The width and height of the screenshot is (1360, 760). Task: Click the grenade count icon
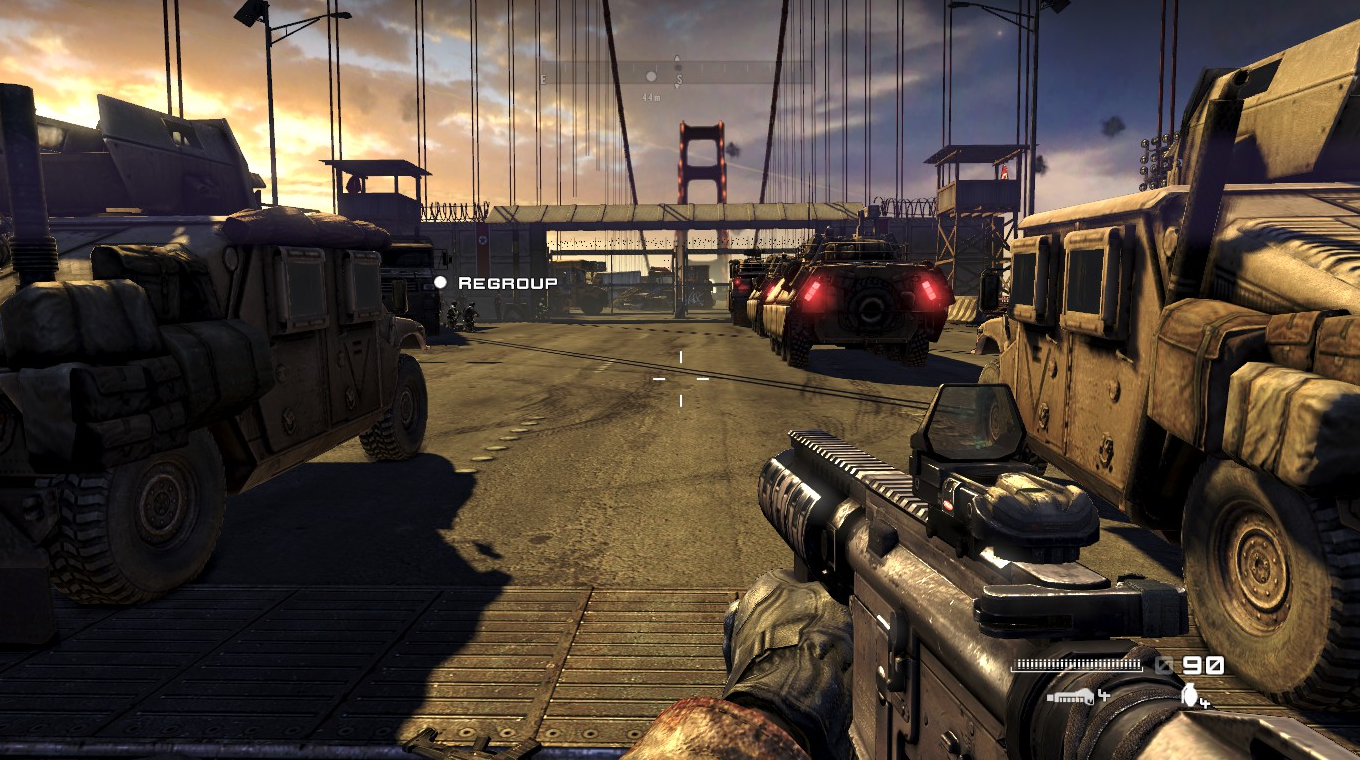pos(1190,697)
